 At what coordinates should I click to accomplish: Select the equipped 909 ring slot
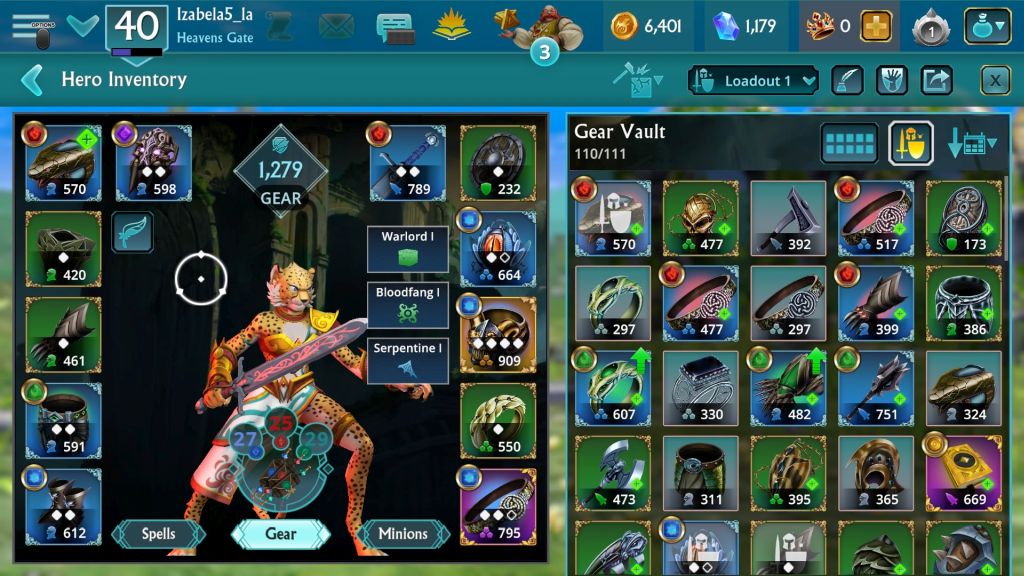(x=497, y=334)
